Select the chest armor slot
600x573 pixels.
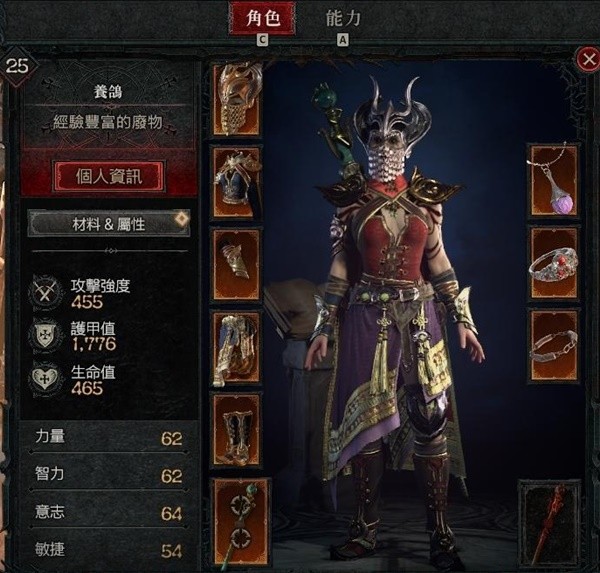pyautogui.click(x=237, y=182)
